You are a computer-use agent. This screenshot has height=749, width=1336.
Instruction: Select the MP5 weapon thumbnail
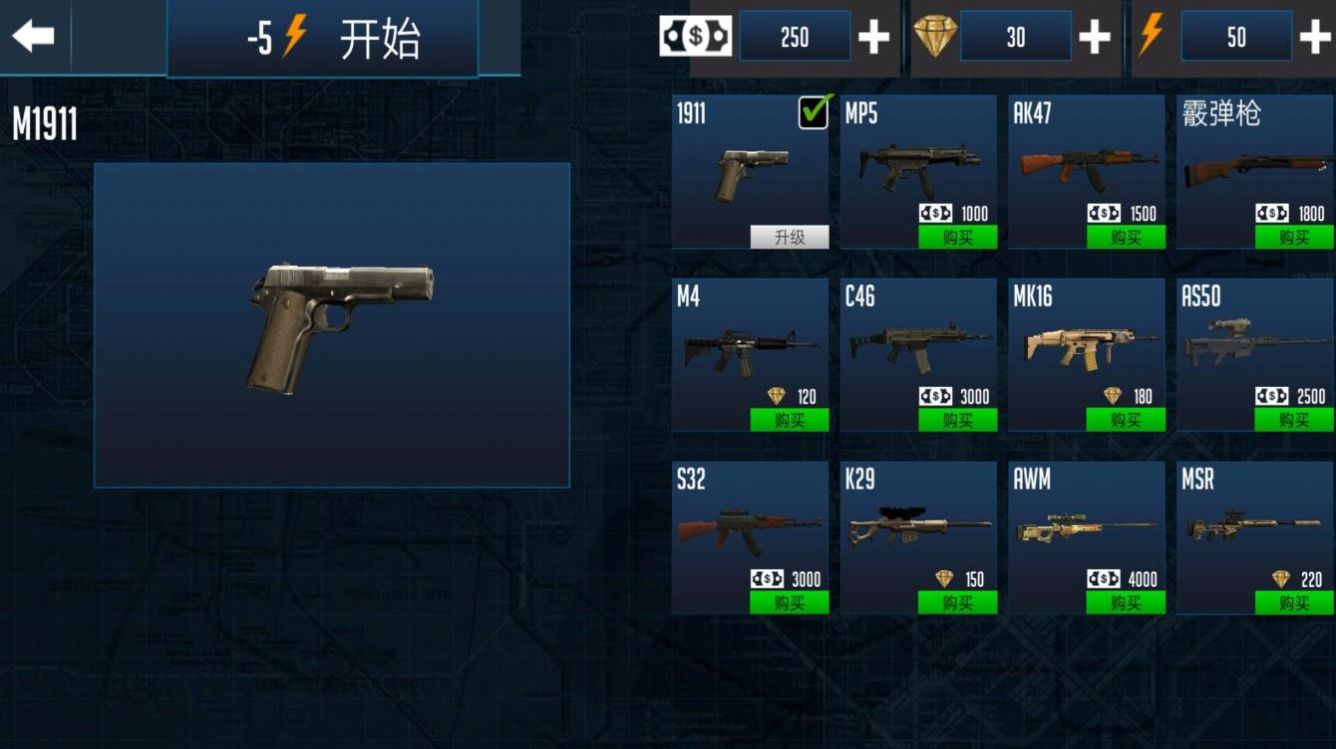pos(917,165)
